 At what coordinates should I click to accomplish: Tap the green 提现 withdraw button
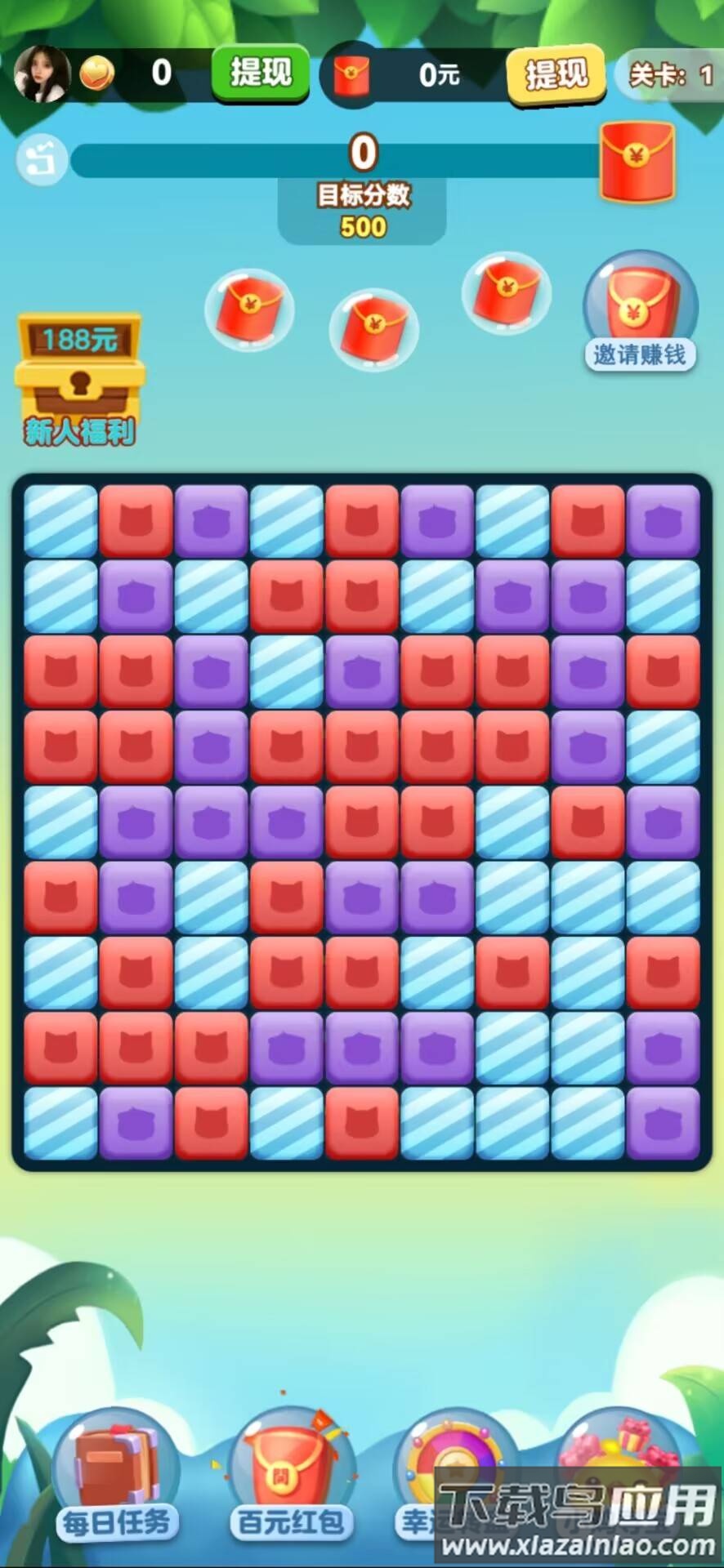(260, 73)
